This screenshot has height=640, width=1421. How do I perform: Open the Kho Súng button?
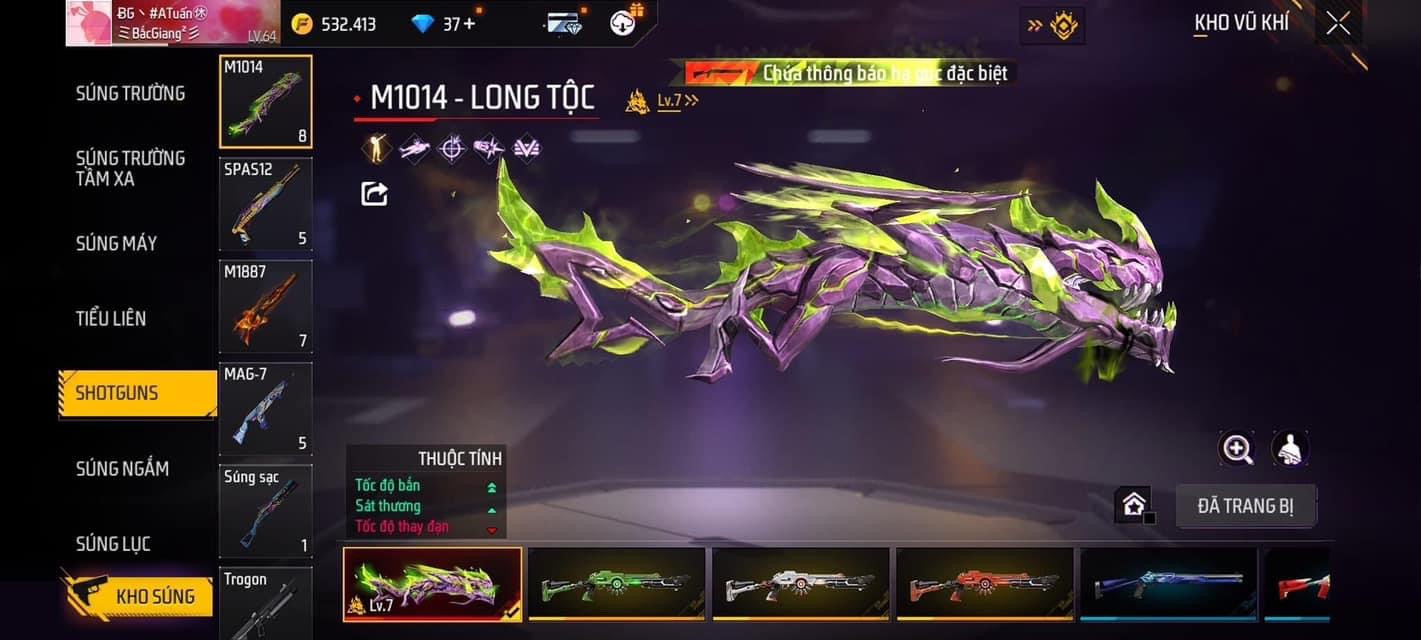pos(138,597)
